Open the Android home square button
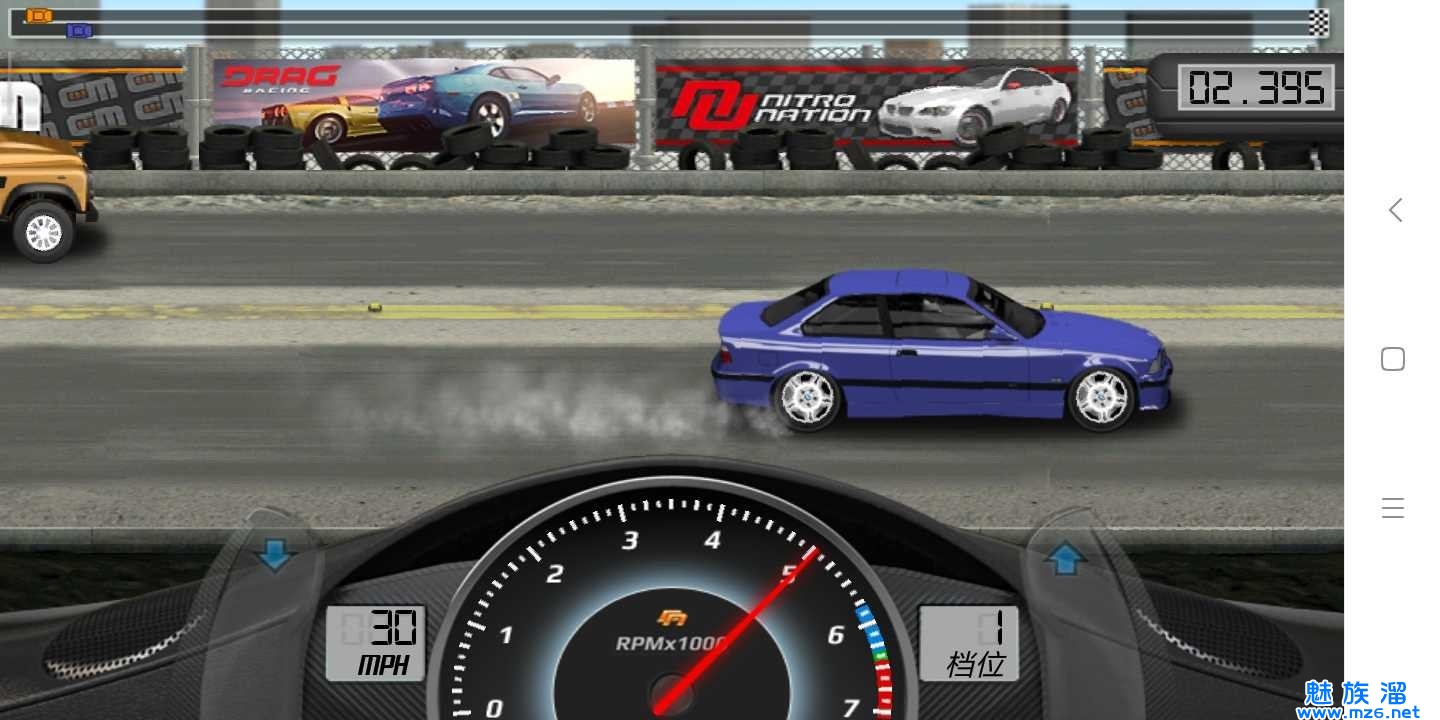 [x=1393, y=359]
